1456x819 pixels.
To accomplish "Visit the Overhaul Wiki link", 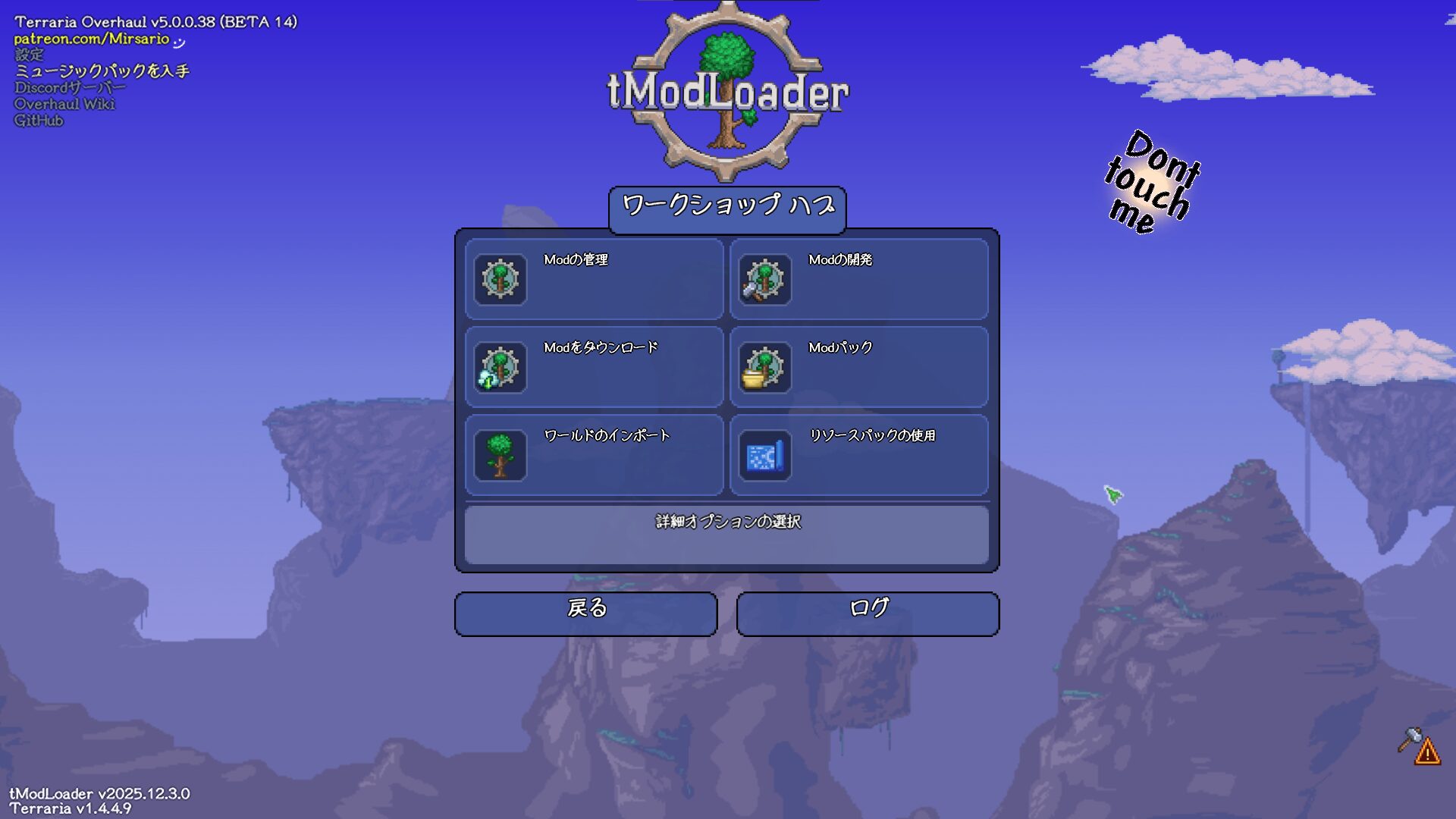I will coord(64,103).
